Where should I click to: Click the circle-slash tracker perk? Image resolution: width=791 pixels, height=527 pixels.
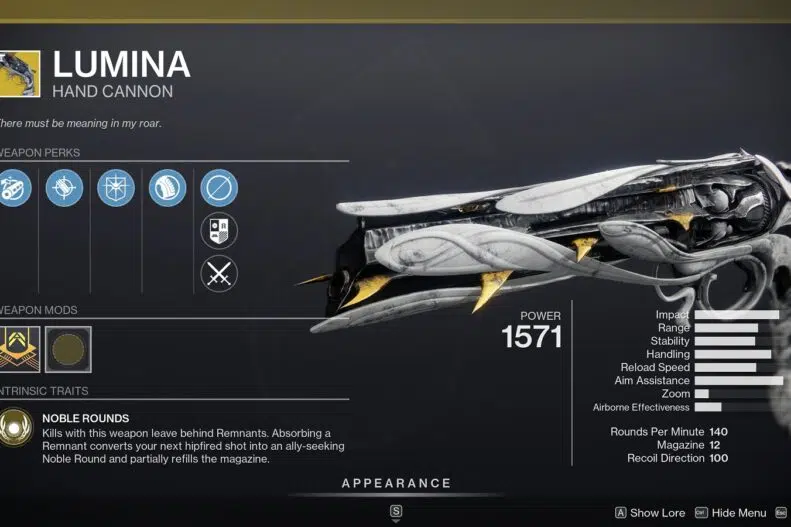coord(219,188)
